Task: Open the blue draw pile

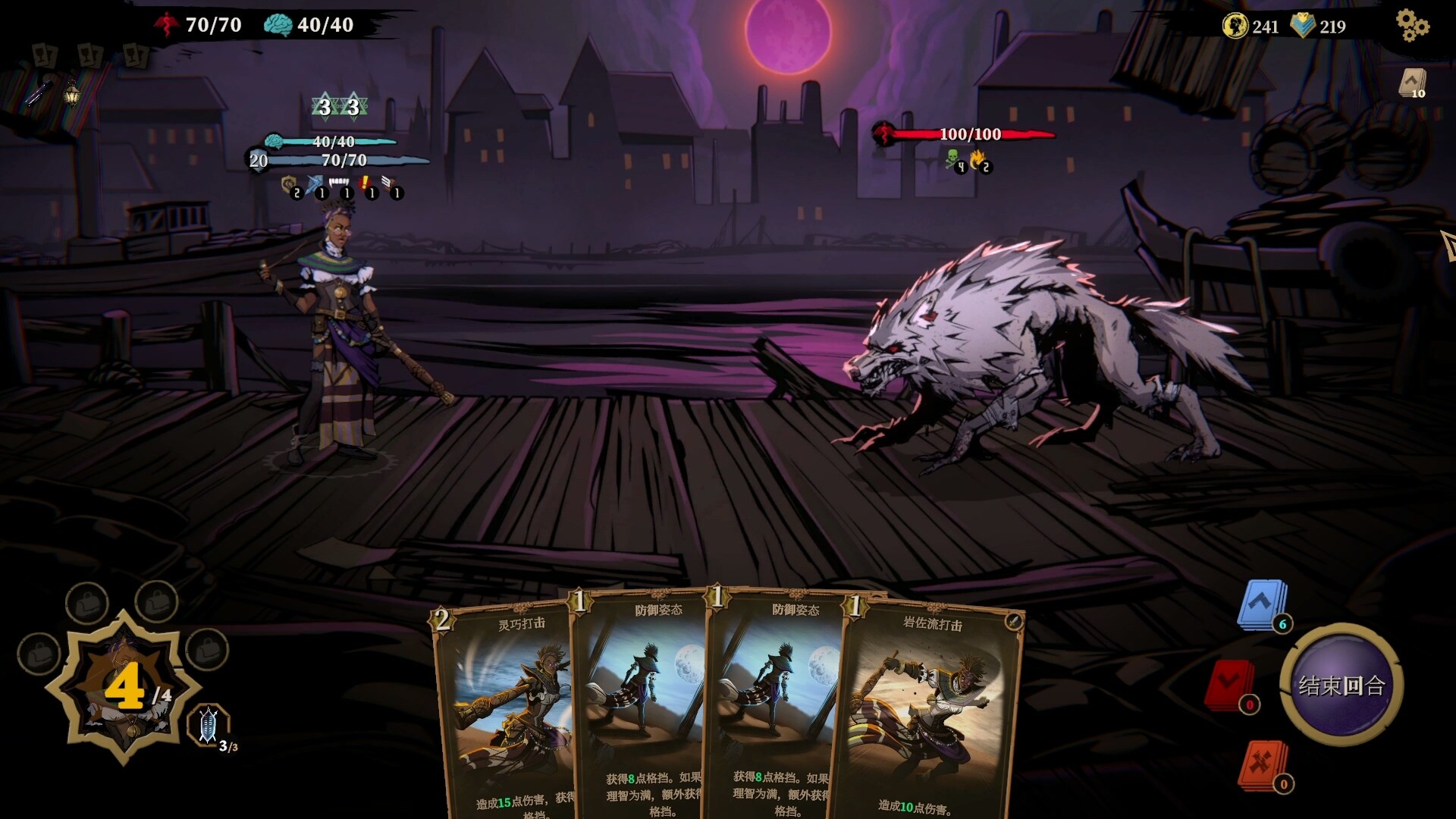Action: (x=1262, y=604)
